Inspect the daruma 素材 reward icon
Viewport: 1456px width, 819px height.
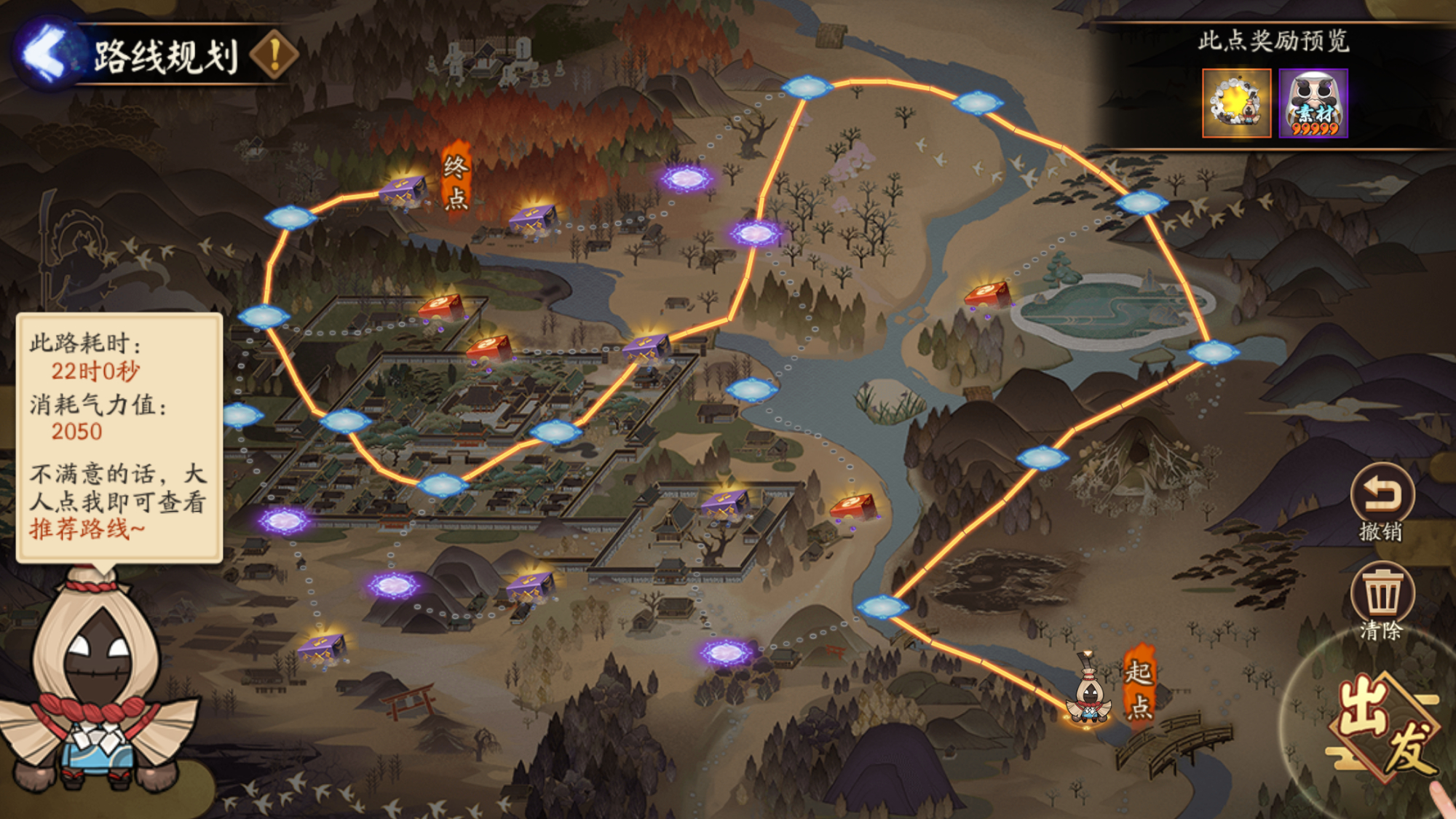click(1313, 103)
